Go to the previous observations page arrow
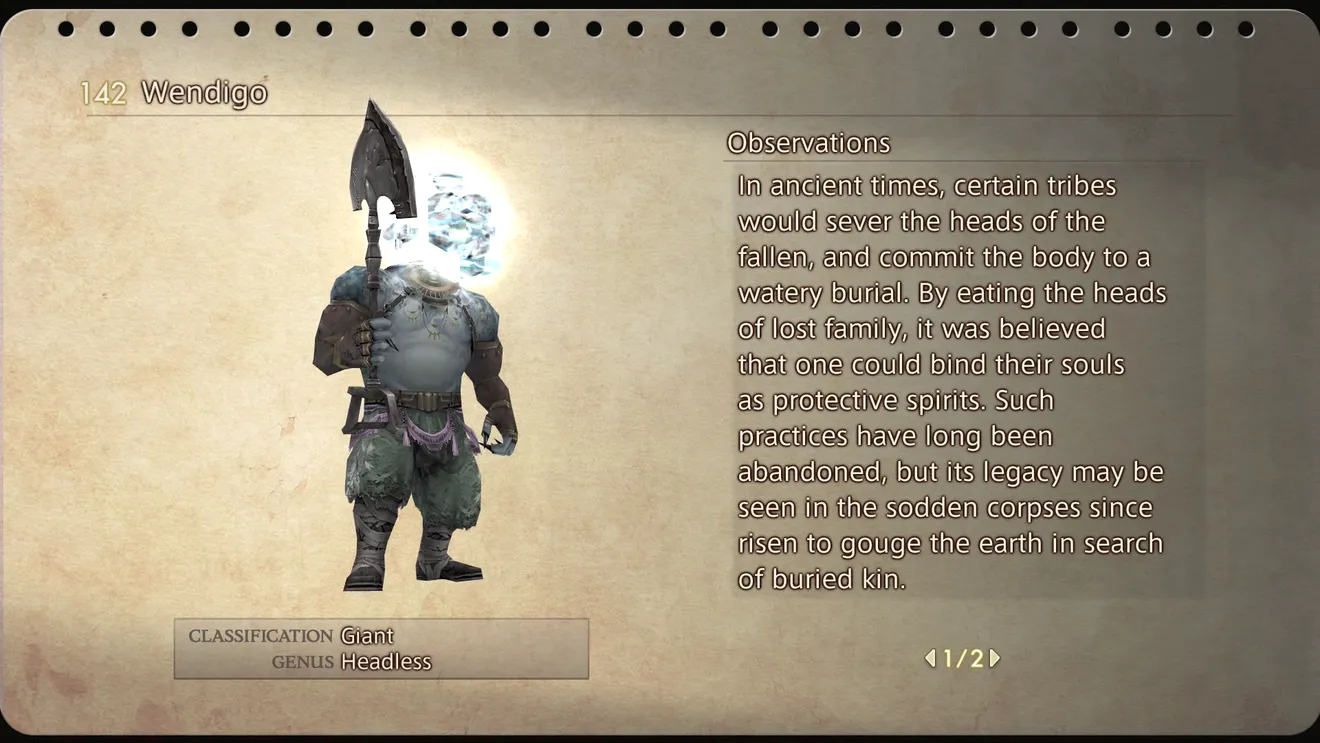1320x743 pixels. pos(930,658)
